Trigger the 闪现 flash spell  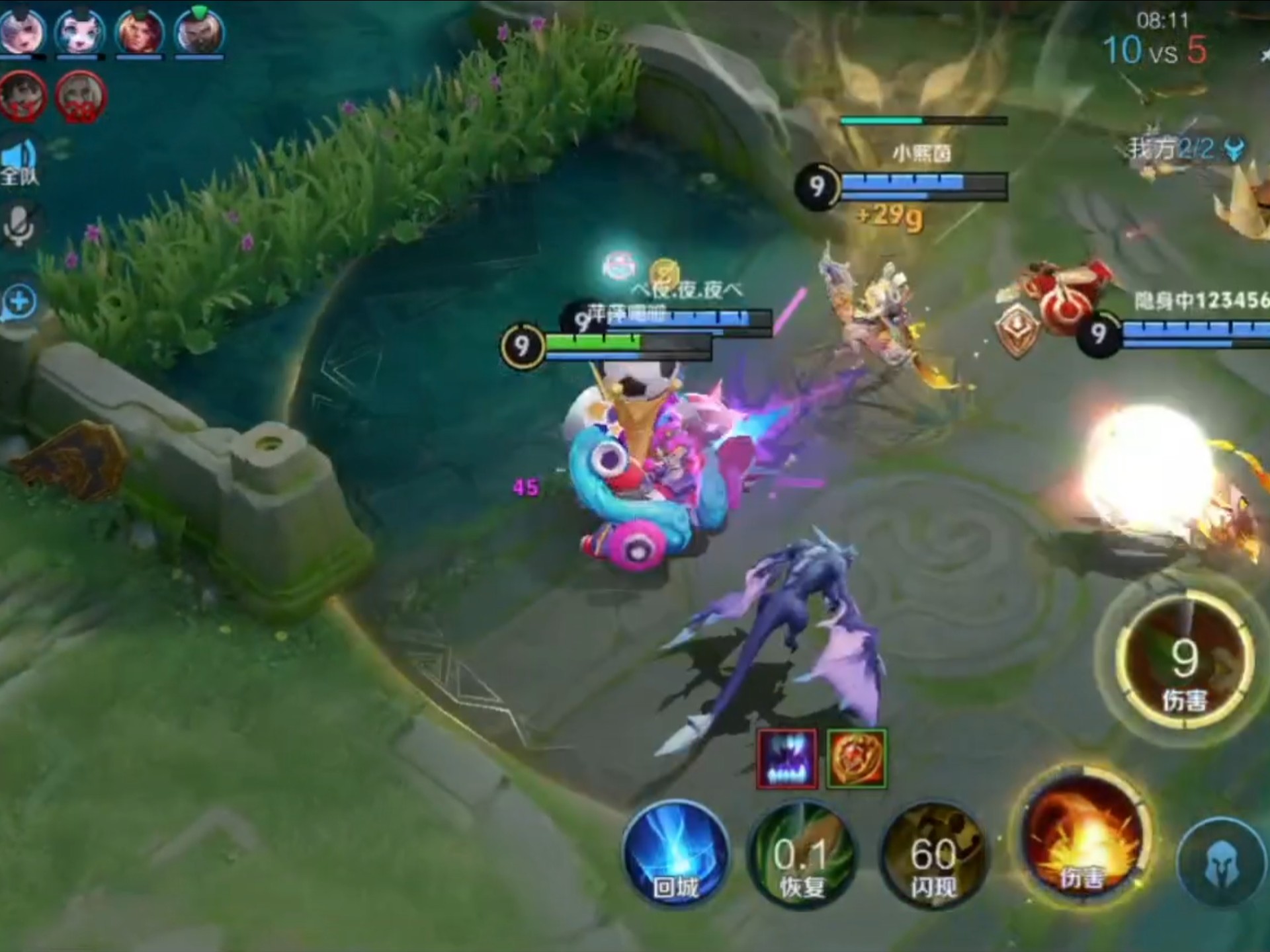pyautogui.click(x=933, y=857)
